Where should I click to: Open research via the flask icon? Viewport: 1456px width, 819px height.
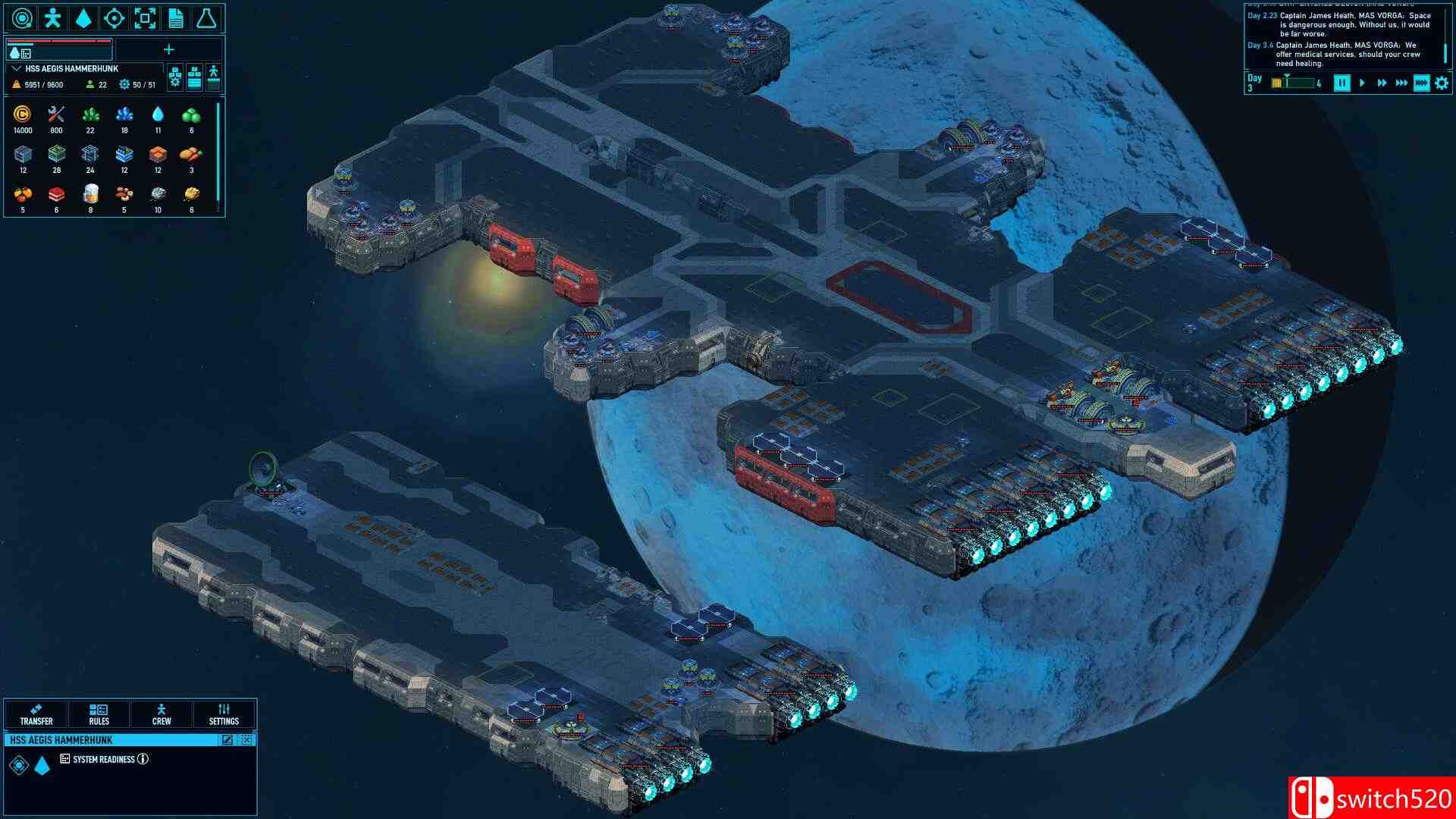pyautogui.click(x=206, y=17)
